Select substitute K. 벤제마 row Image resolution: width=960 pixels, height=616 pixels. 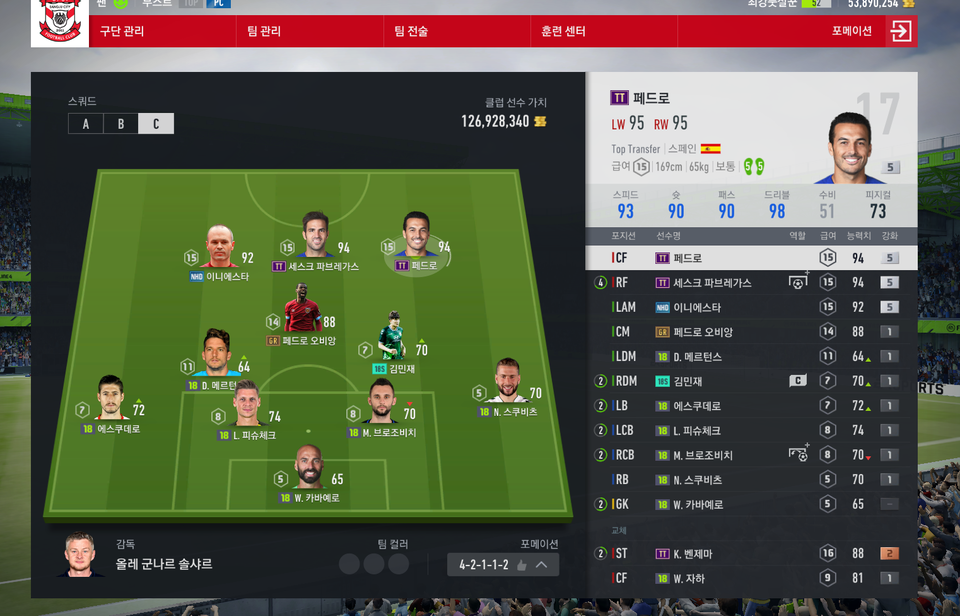(x=750, y=554)
